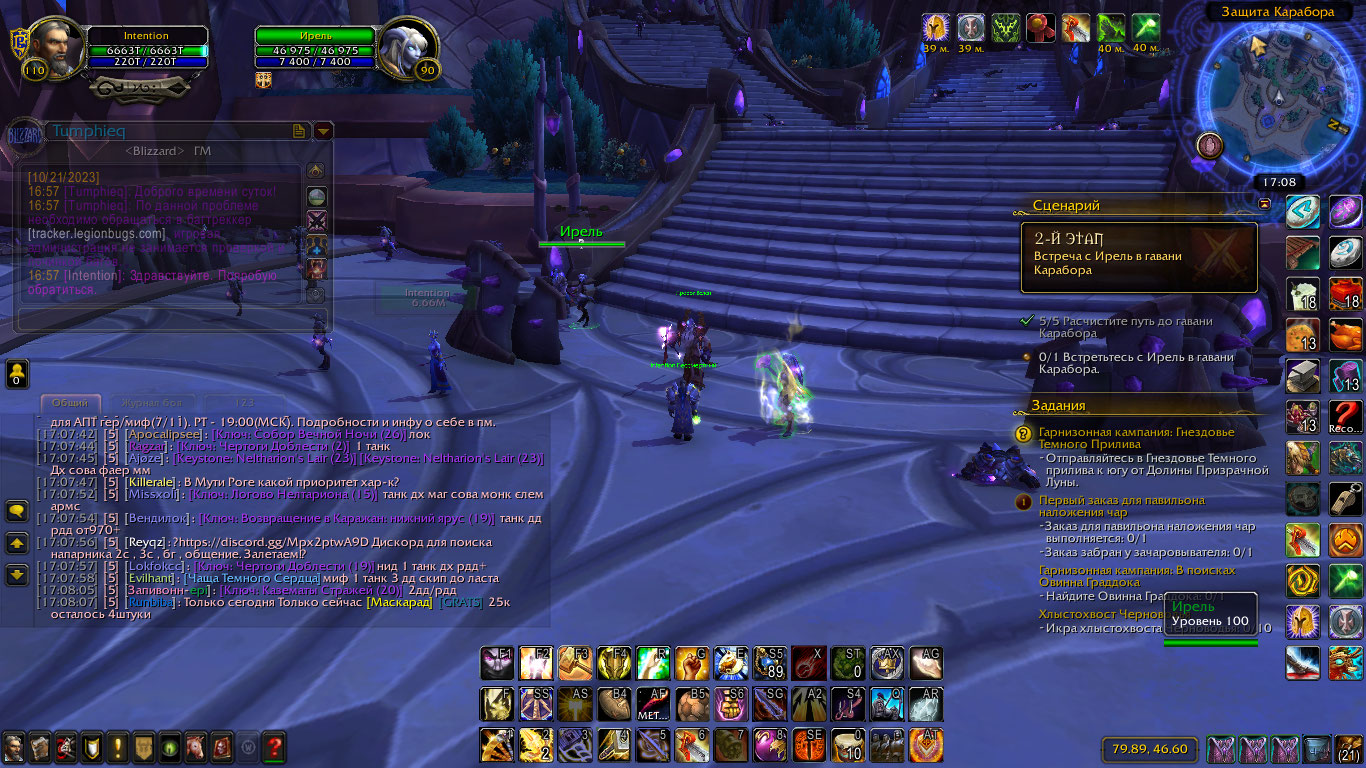This screenshot has width=1366, height=768.
Task: Open the dropdown arrow on Tumphieq whisper window
Action: click(323, 131)
